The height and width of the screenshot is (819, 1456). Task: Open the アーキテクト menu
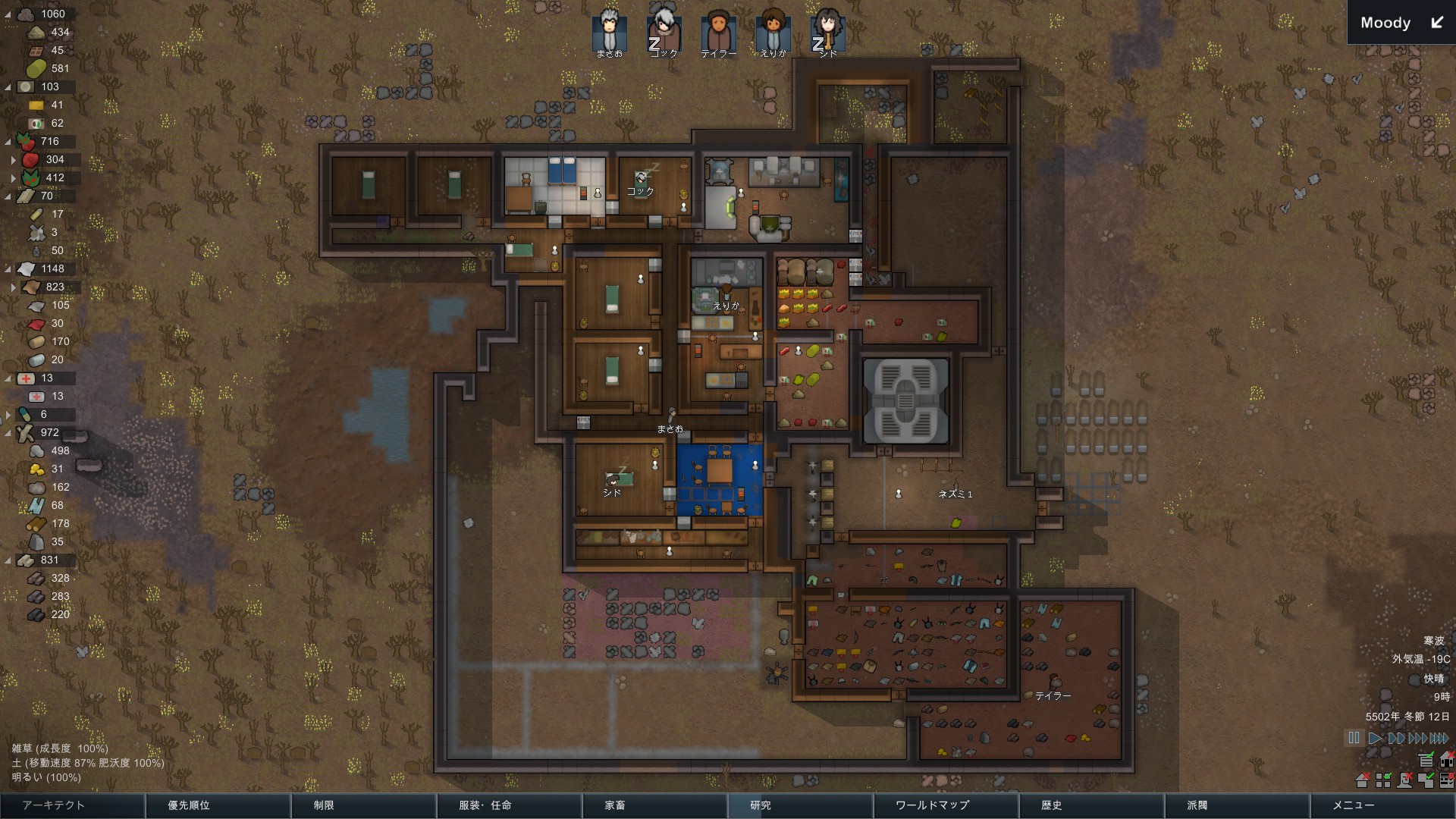pyautogui.click(x=72, y=805)
